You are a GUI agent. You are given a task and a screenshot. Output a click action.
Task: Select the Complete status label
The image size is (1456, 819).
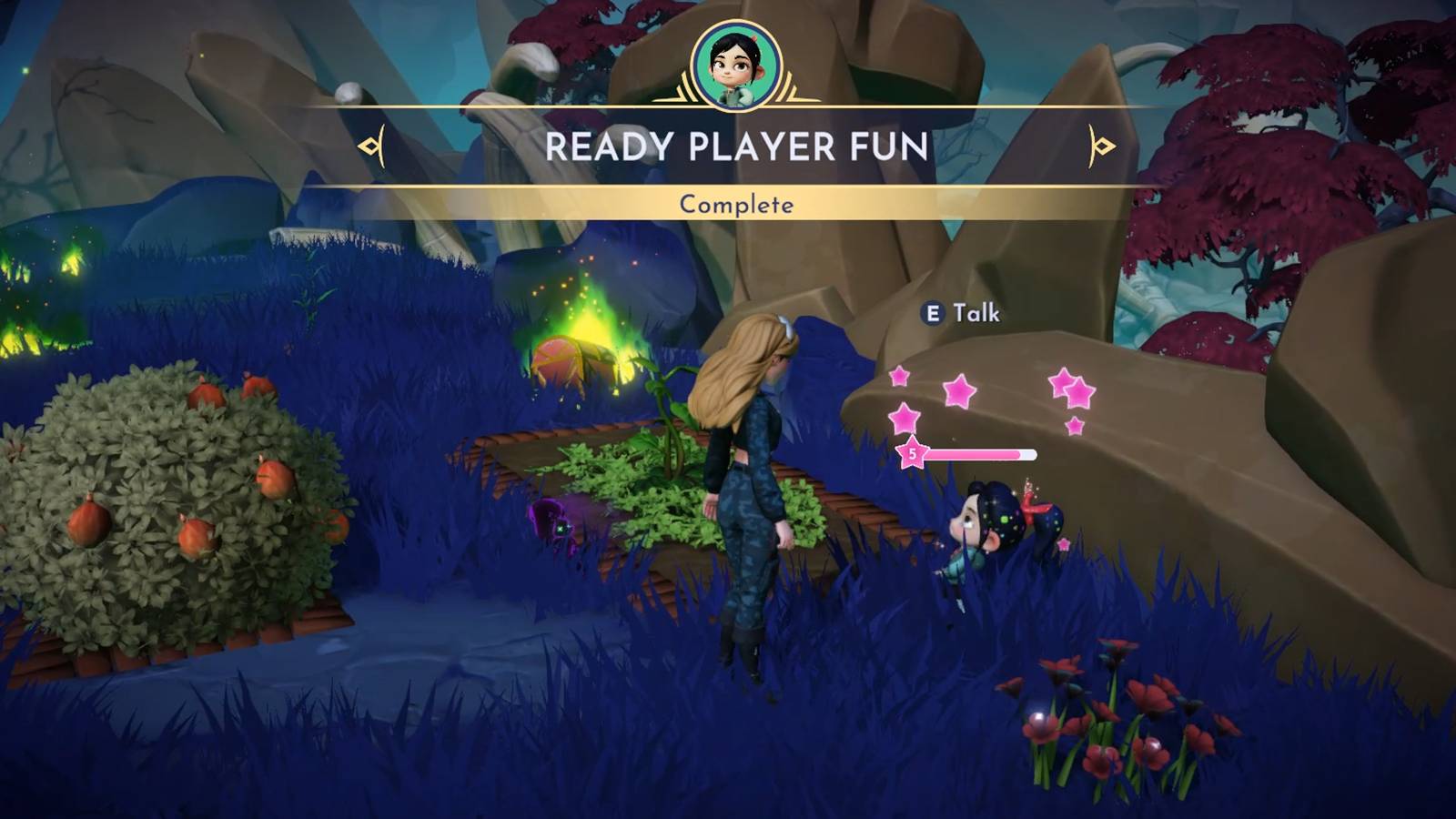click(x=737, y=206)
